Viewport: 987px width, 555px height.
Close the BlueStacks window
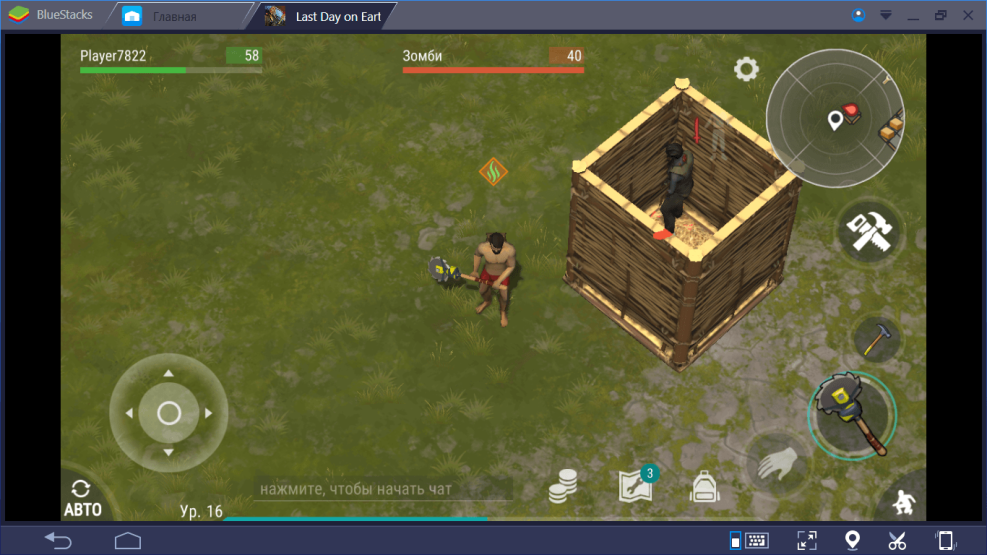coord(966,16)
